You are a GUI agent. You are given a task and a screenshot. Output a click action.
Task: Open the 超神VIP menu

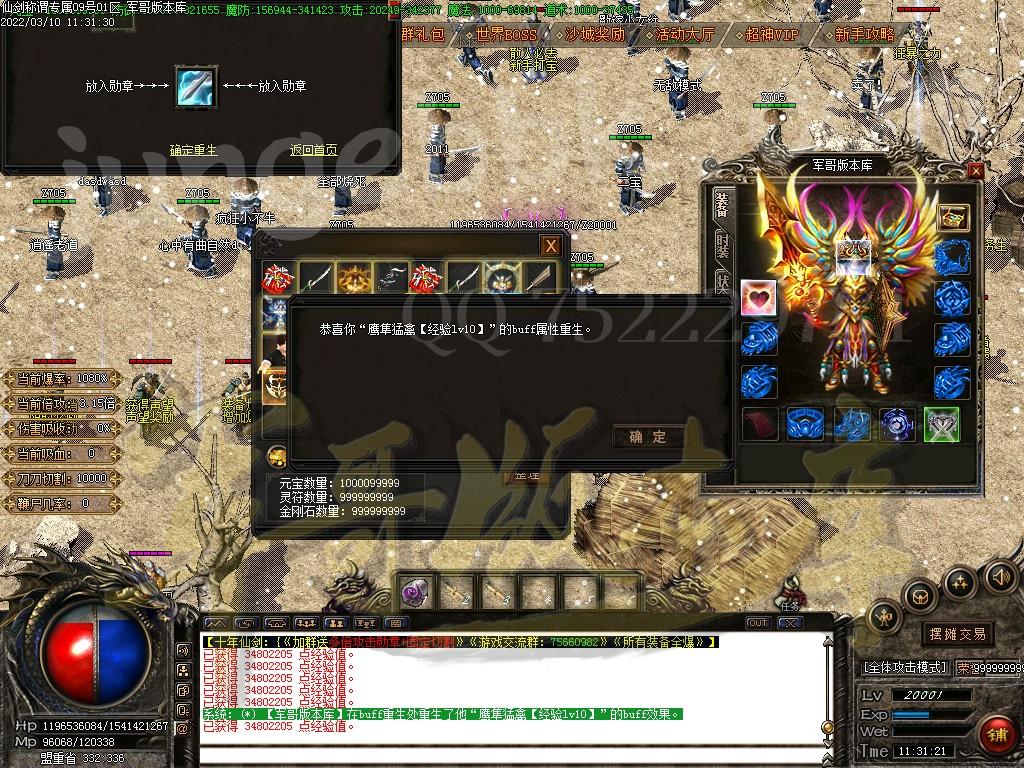[772, 34]
